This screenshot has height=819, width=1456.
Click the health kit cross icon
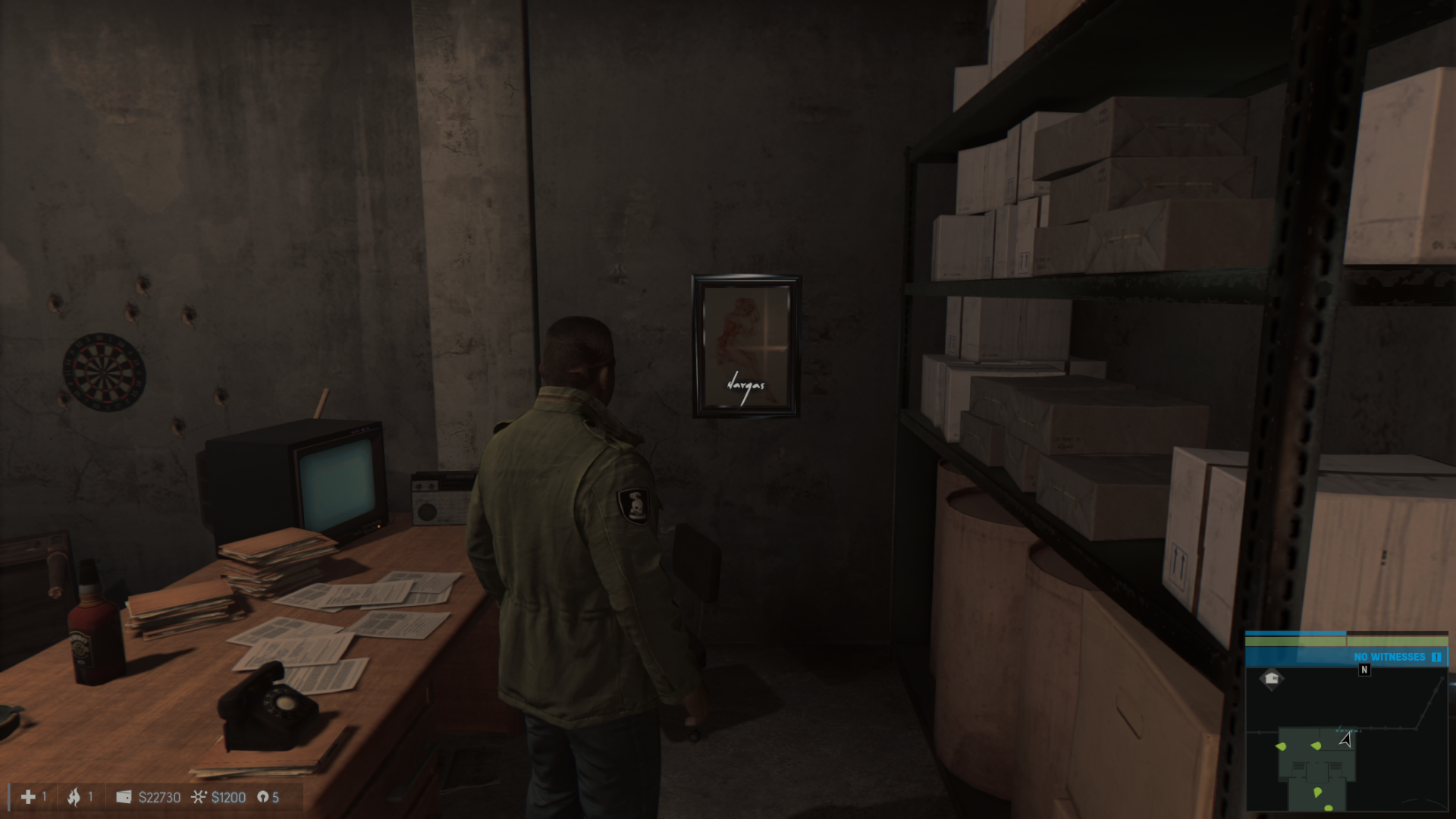pyautogui.click(x=28, y=797)
